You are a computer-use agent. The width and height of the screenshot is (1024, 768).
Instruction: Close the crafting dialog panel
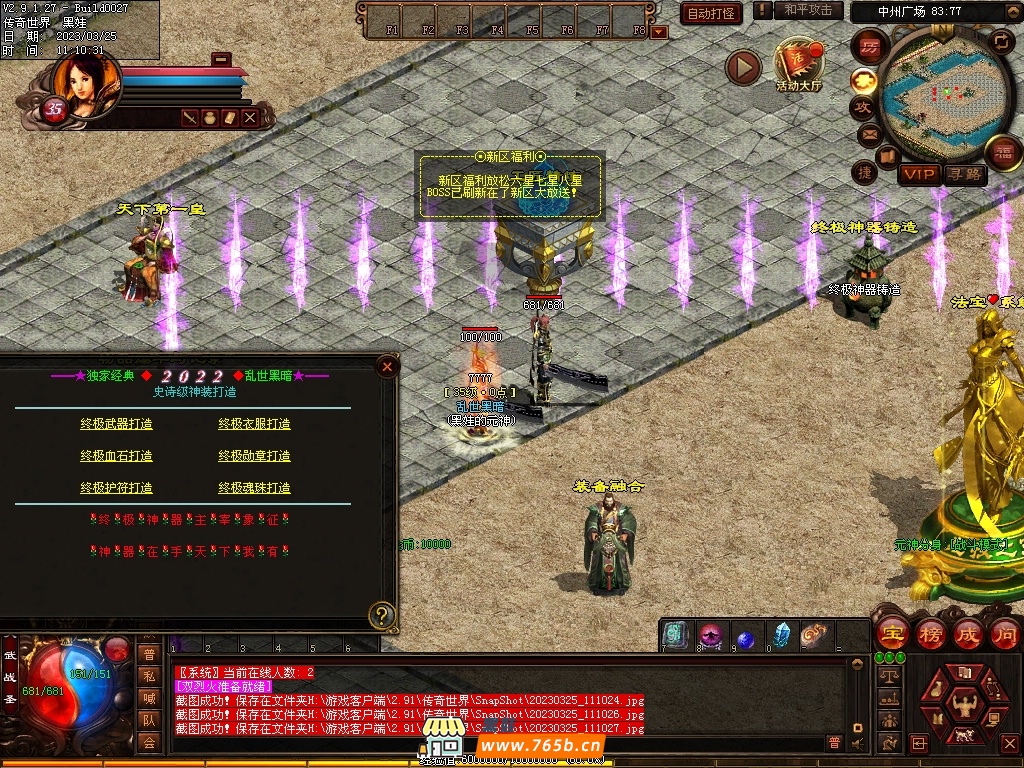387,367
